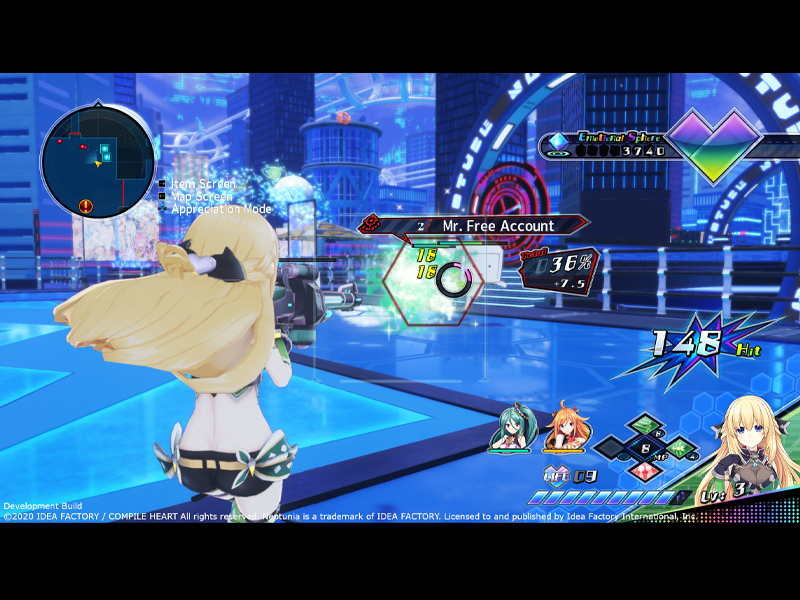800x600 pixels.
Task: Click the Emotional Sphere heart gauge
Action: point(714,147)
